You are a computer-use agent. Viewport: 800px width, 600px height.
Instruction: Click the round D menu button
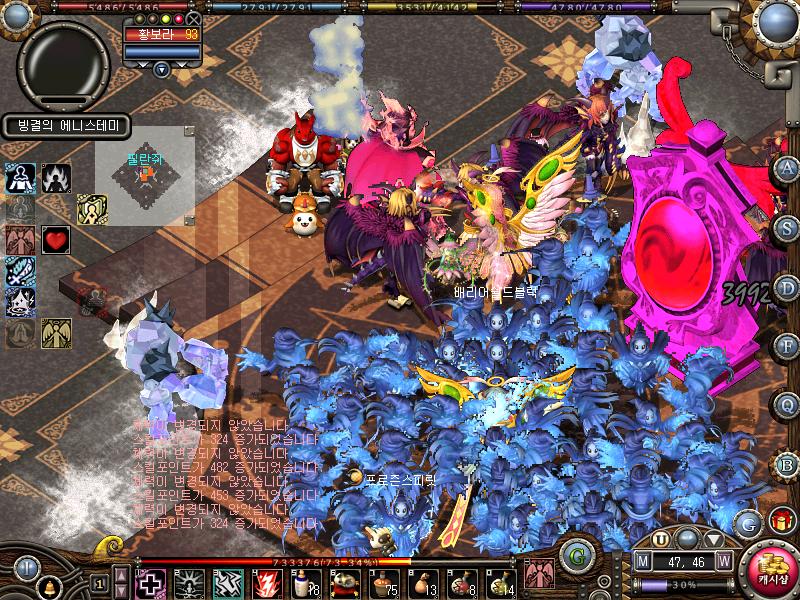(x=787, y=285)
